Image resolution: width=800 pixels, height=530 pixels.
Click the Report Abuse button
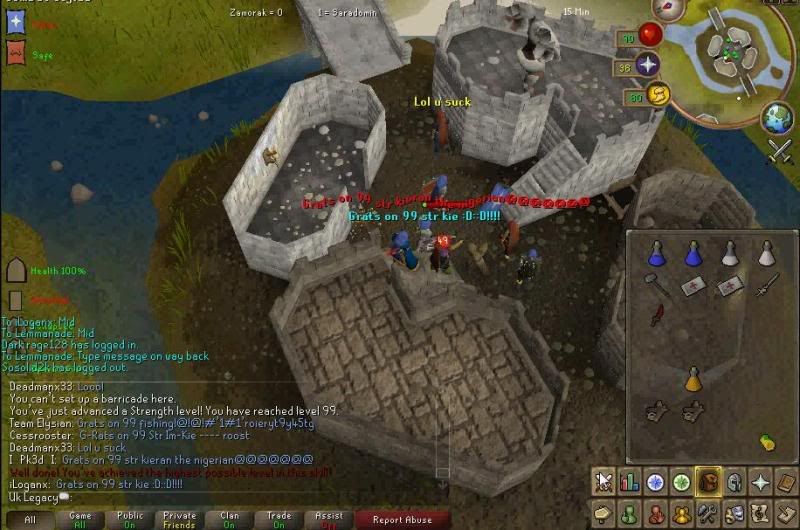pyautogui.click(x=403, y=519)
